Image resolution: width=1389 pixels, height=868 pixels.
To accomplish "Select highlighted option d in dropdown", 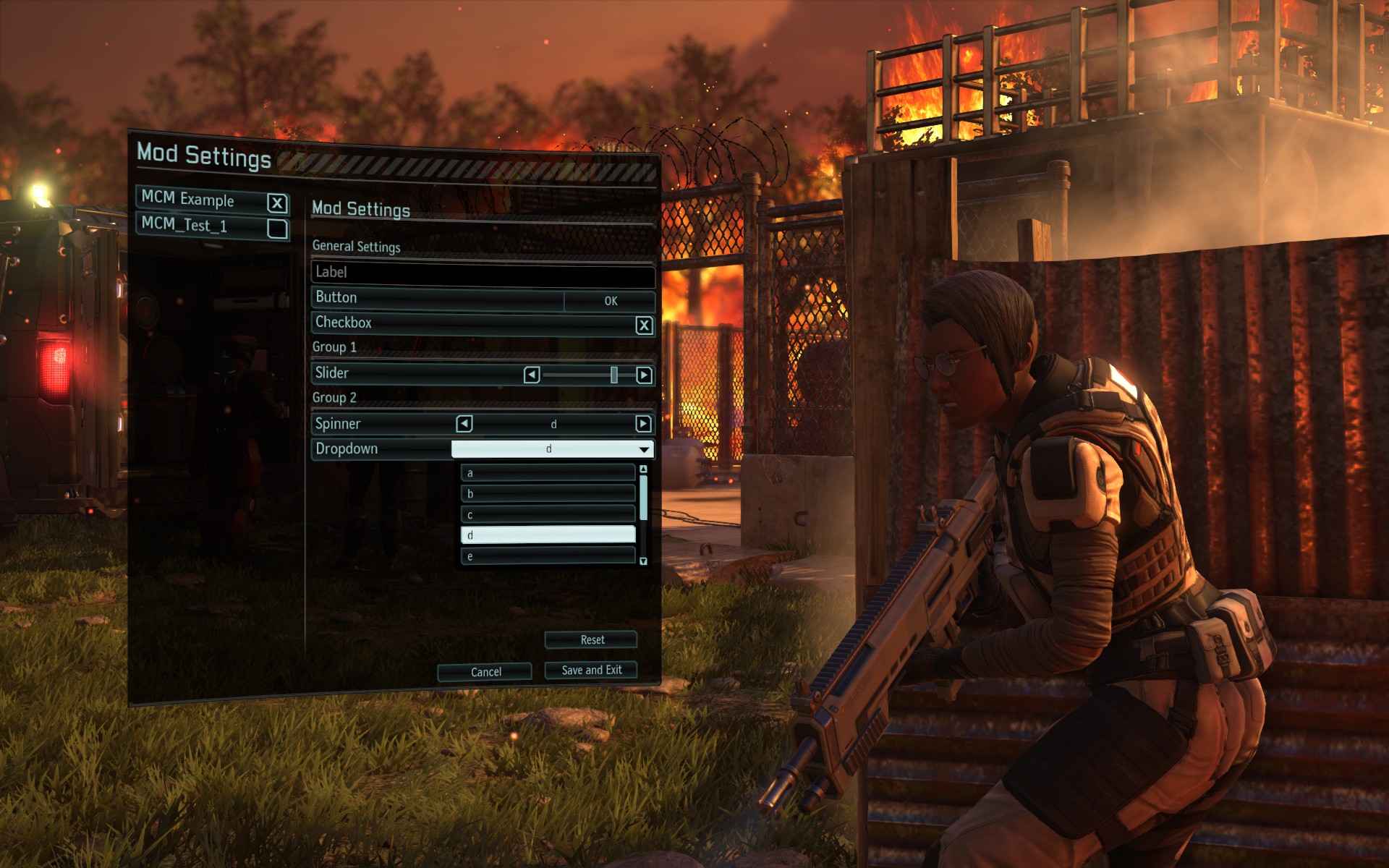I will click(548, 535).
